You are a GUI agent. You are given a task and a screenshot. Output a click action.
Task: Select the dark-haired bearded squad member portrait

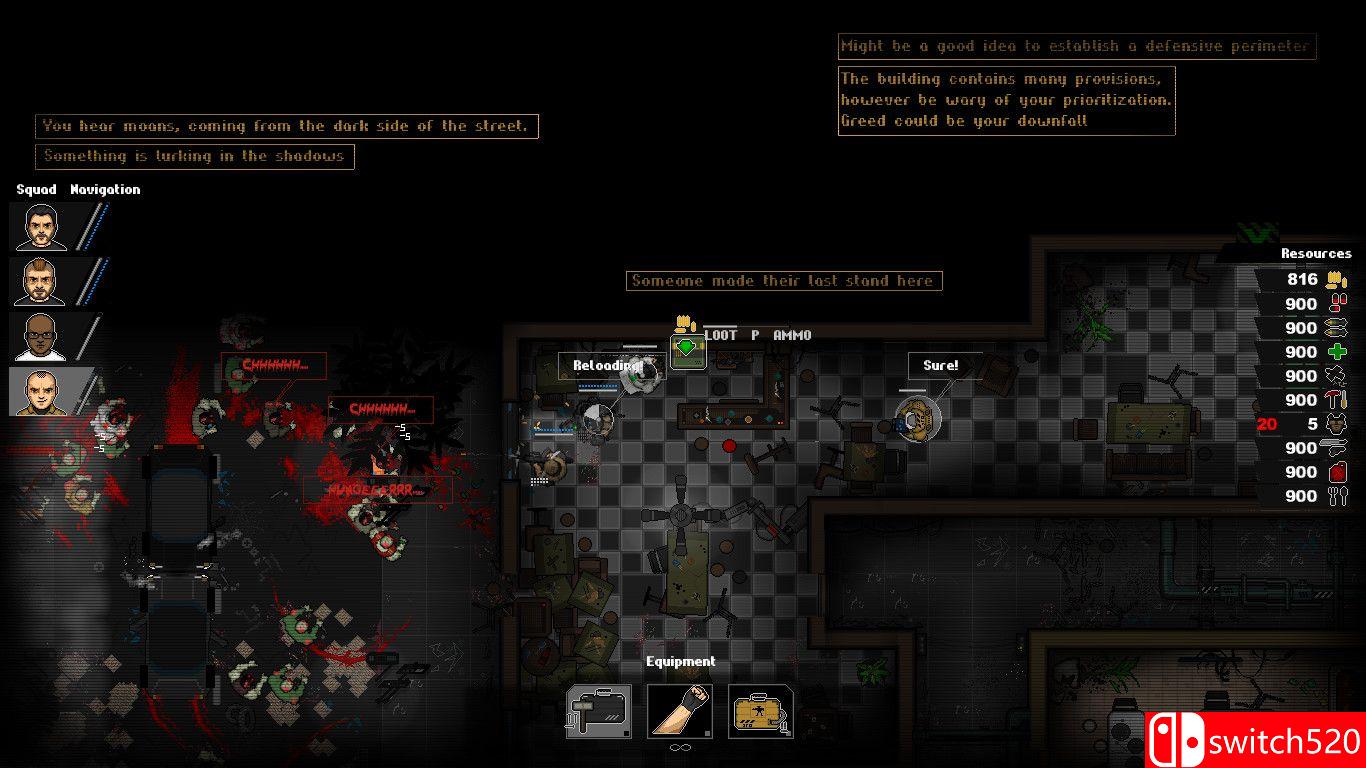coord(39,227)
